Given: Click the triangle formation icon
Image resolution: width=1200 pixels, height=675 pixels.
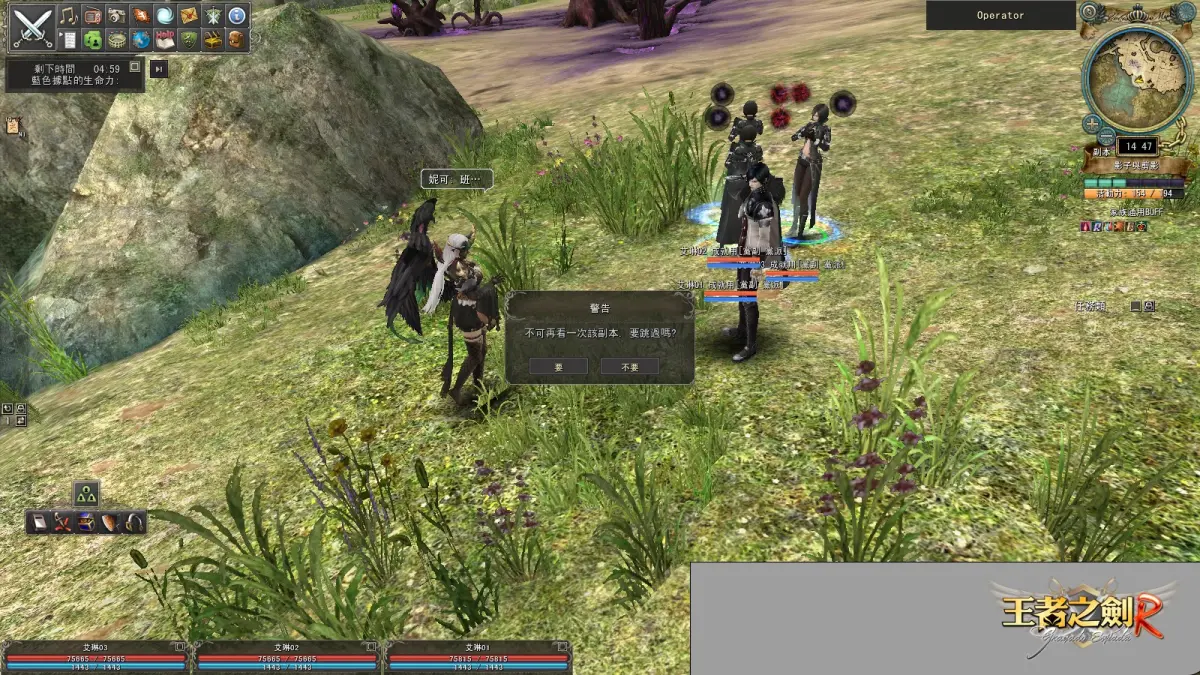Looking at the screenshot, I should tap(86, 494).
